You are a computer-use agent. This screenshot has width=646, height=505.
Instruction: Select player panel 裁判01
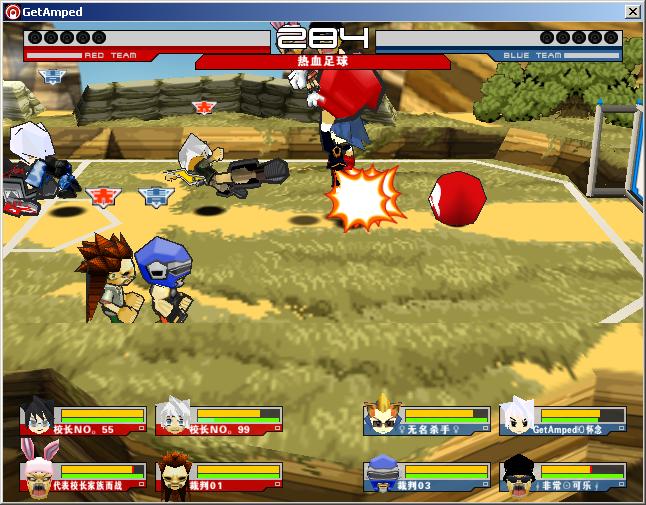coord(219,477)
